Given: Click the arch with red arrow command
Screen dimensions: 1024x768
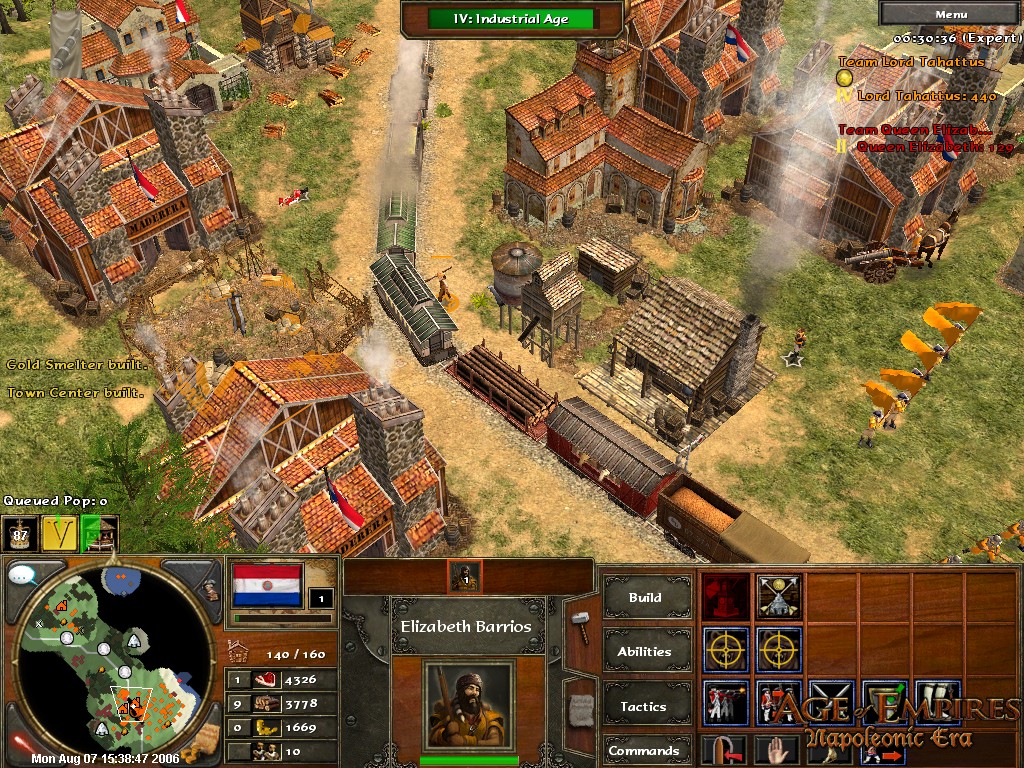Looking at the screenshot, I should point(726,751).
